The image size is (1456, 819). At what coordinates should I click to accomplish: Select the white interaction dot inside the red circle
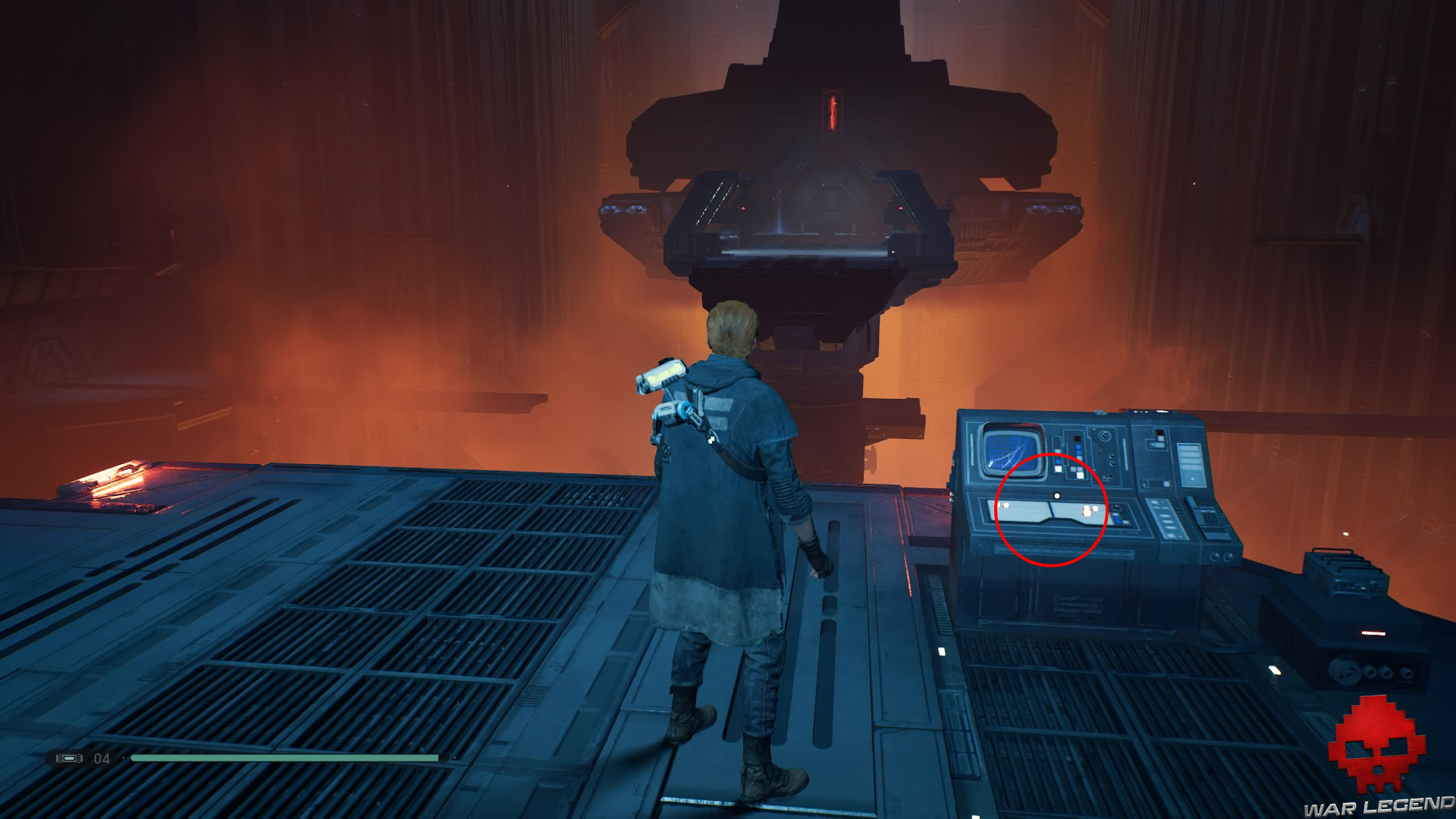coord(1058,494)
